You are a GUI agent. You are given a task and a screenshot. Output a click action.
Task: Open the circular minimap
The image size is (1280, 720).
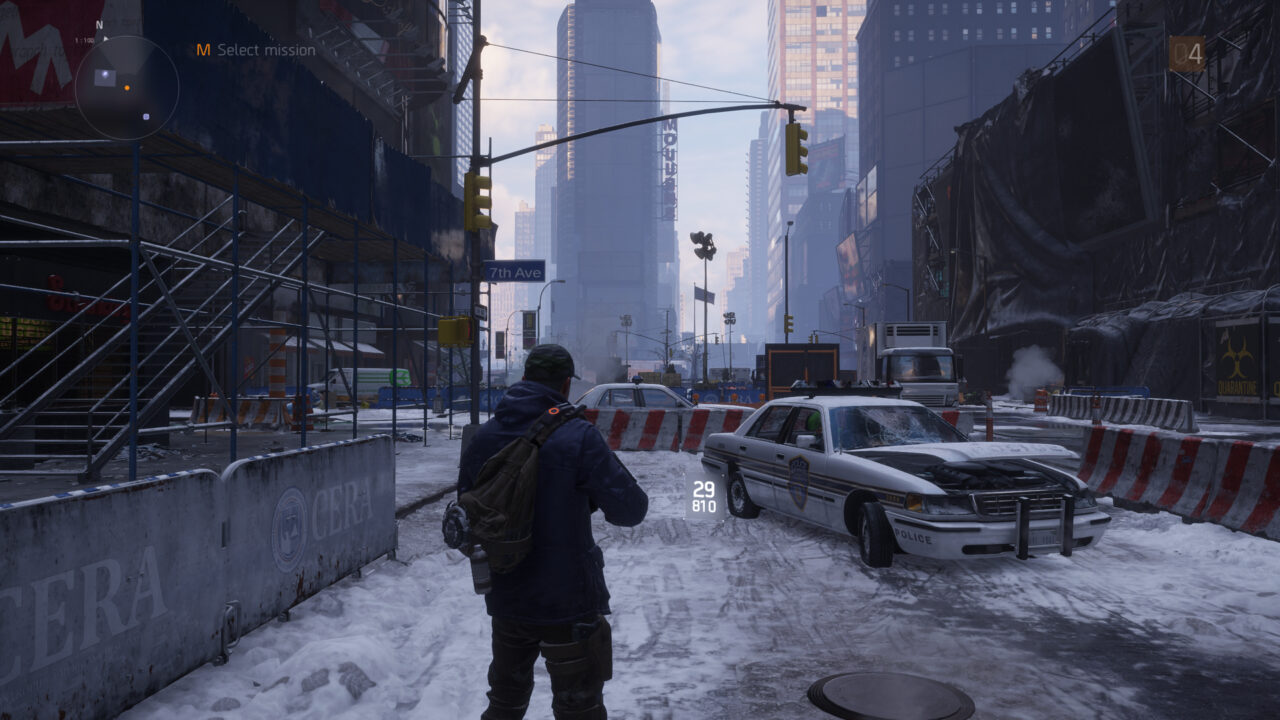[x=127, y=88]
